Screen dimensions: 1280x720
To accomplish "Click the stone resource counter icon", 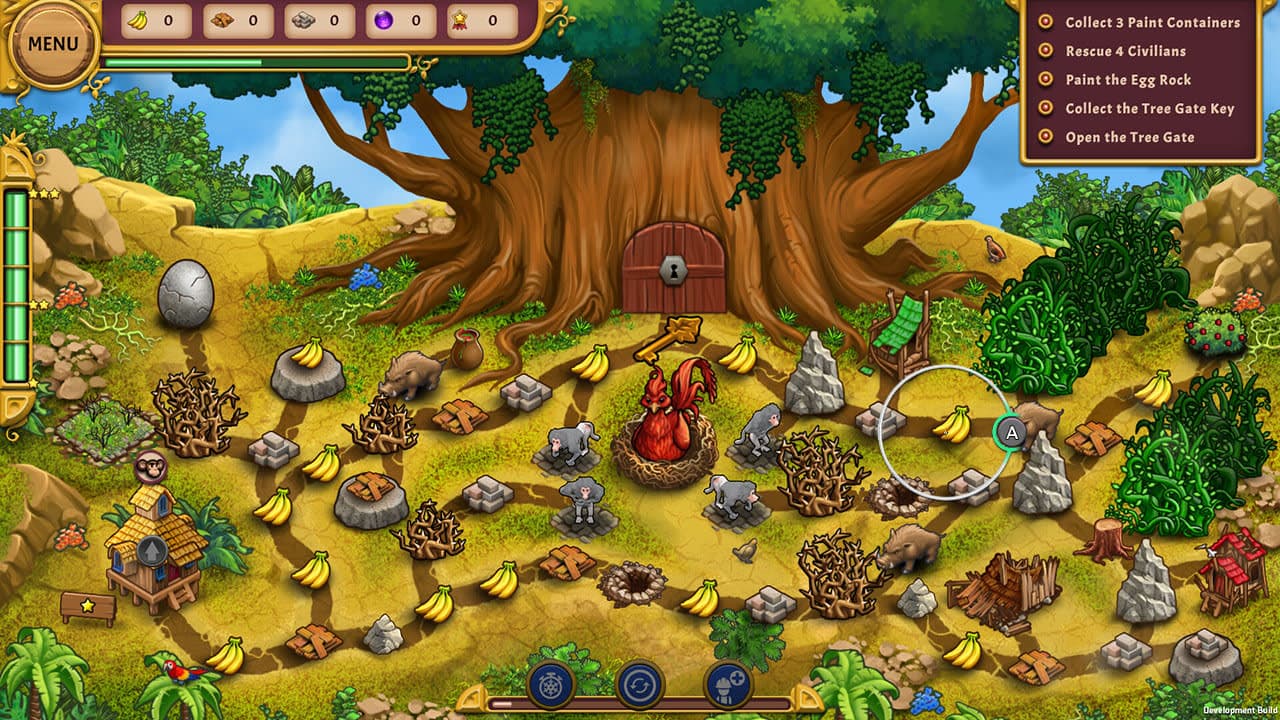I will click(303, 19).
